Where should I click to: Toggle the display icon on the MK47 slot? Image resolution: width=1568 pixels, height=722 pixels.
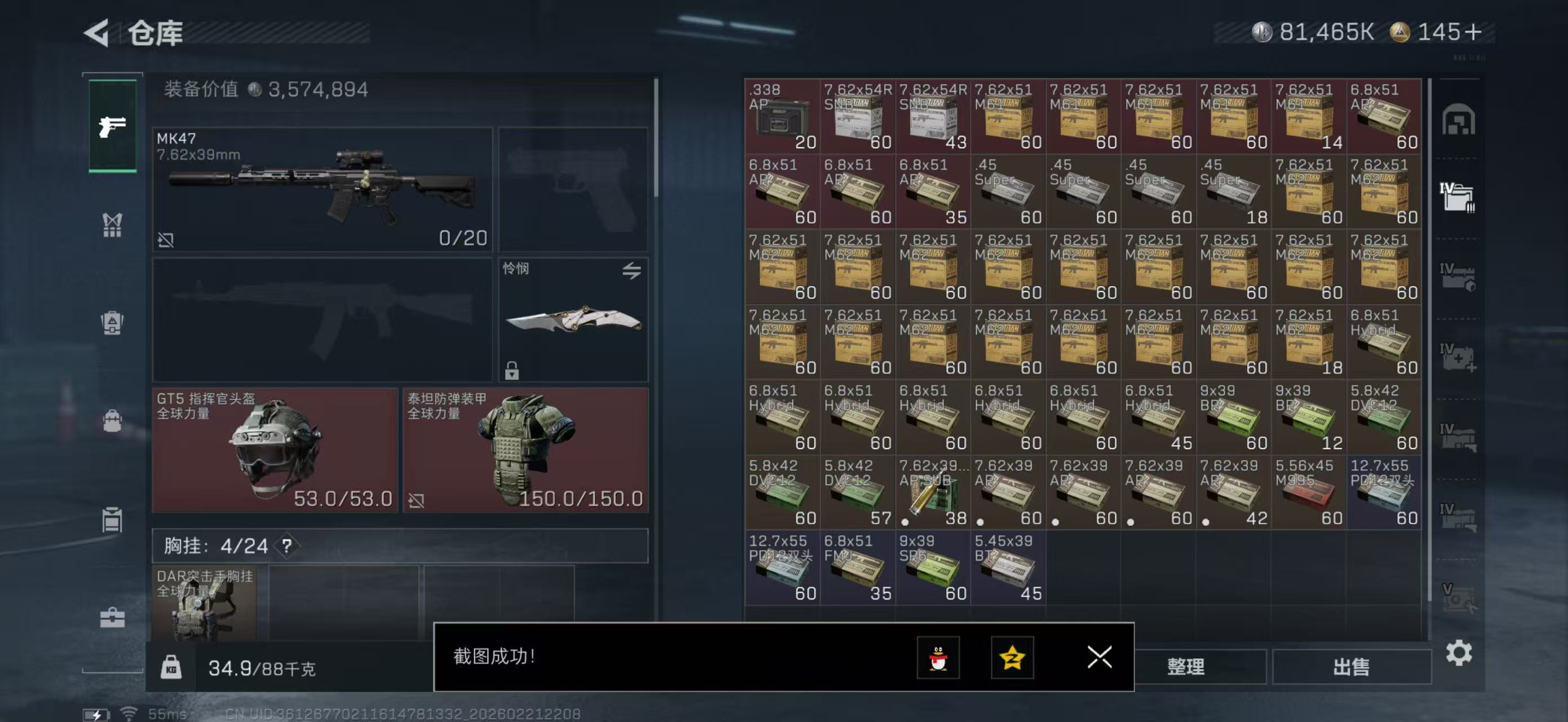click(166, 240)
